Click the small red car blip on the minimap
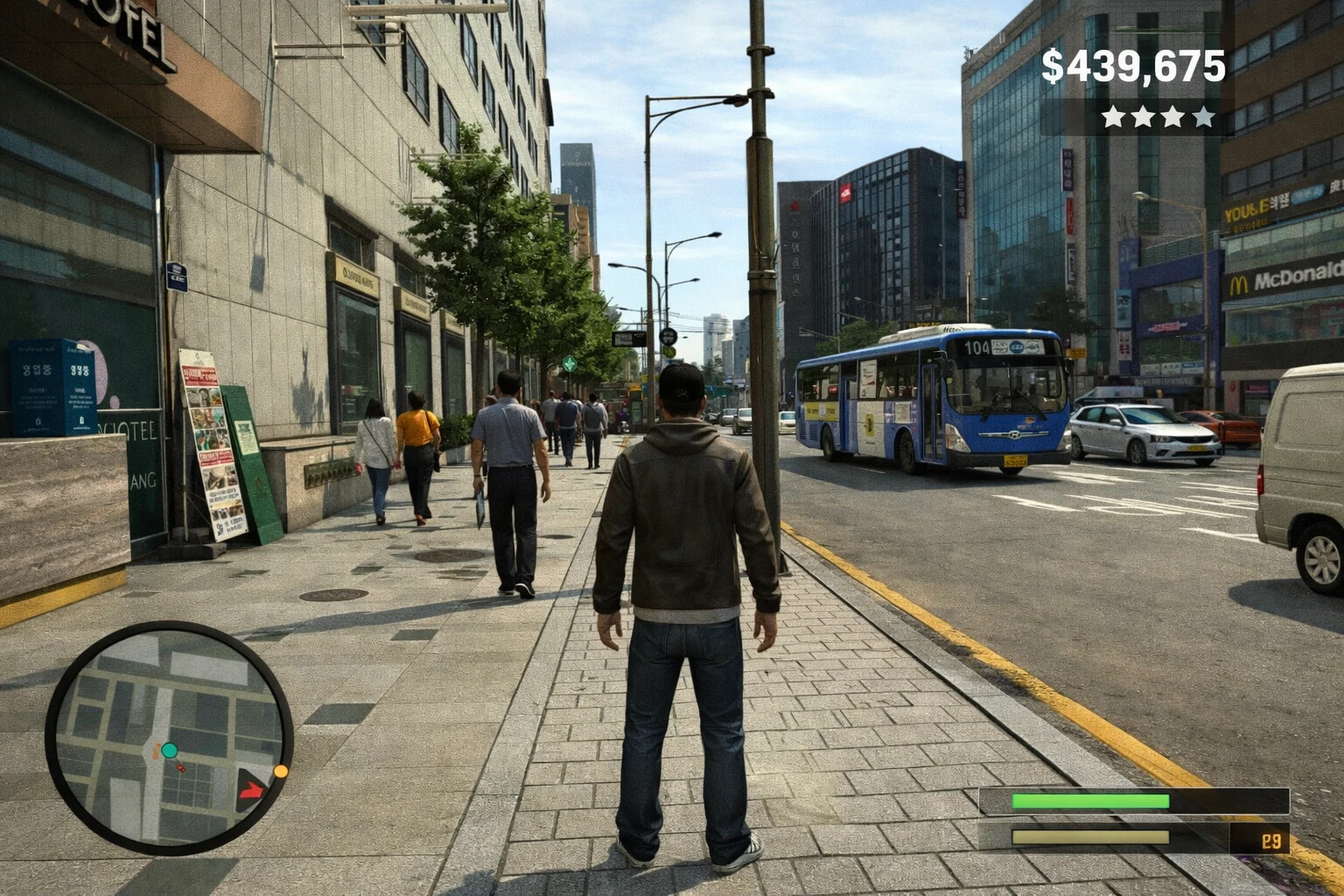The width and height of the screenshot is (1344, 896). (x=181, y=768)
